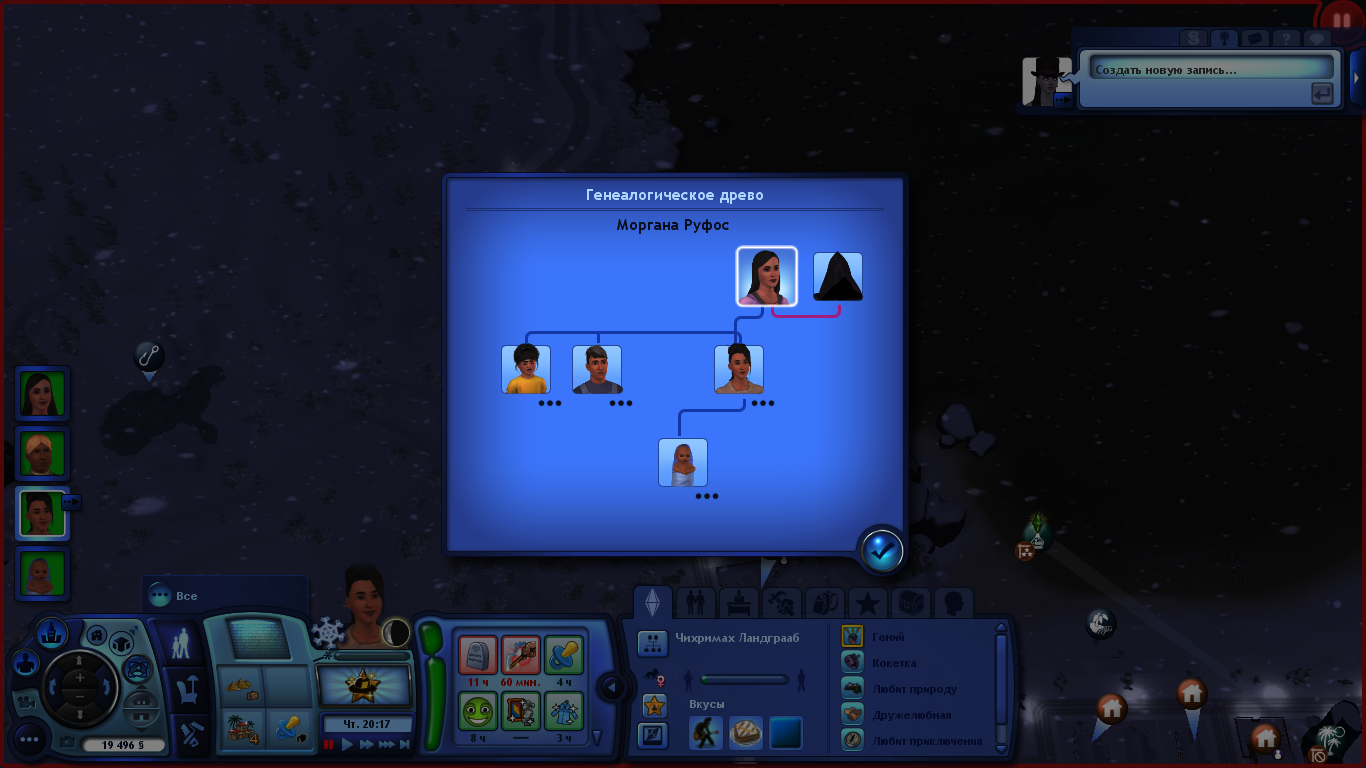
Task: Select the 'Гений' trait icon
Action: click(852, 636)
